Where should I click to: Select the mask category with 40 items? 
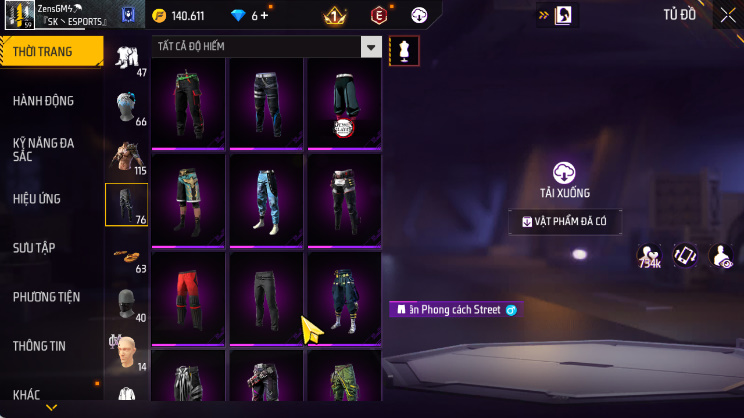point(126,303)
